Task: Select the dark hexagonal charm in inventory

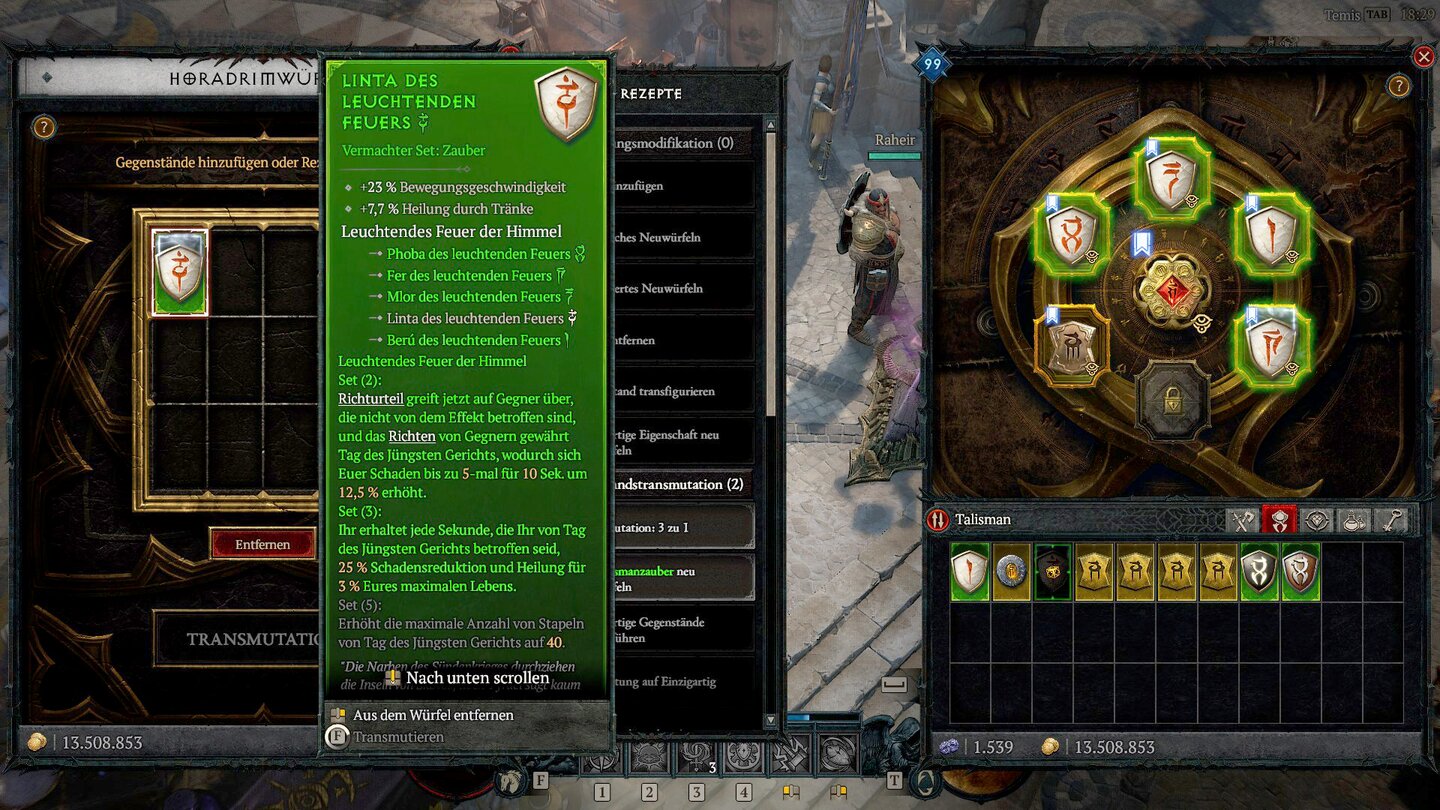Action: [x=1052, y=572]
